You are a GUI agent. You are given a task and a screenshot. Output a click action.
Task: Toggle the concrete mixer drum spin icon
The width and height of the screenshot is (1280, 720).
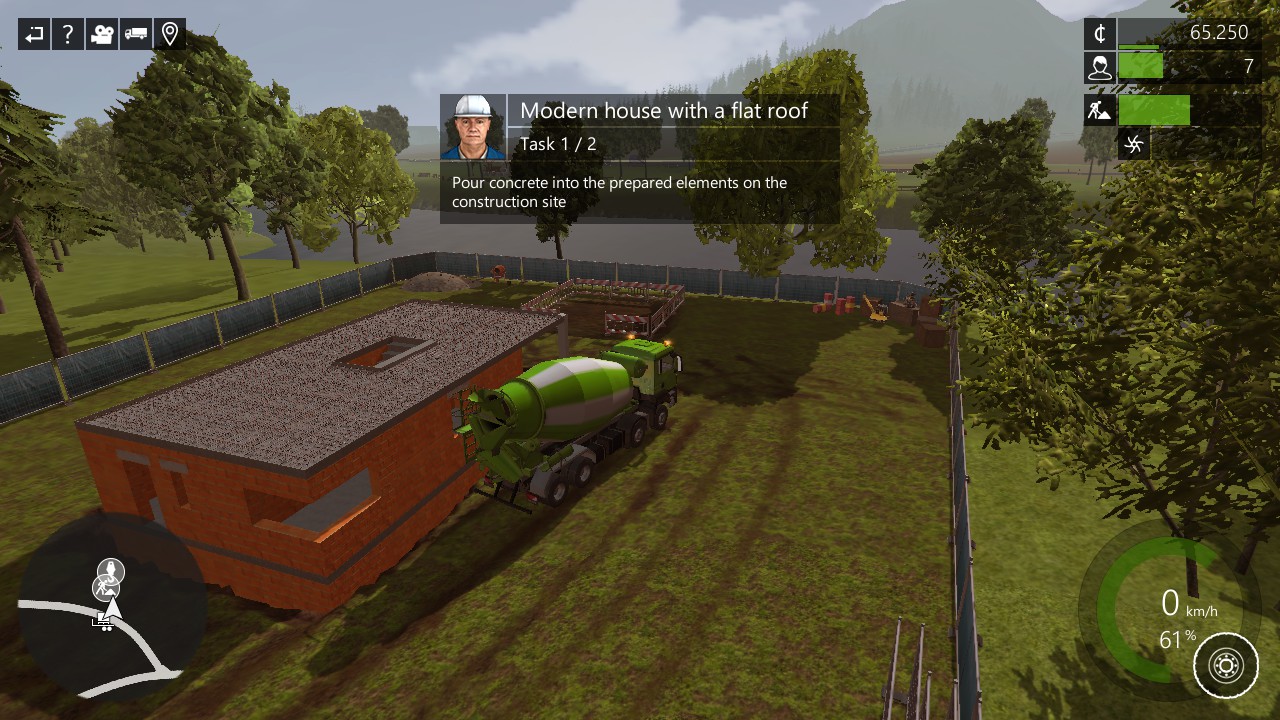tap(1133, 145)
